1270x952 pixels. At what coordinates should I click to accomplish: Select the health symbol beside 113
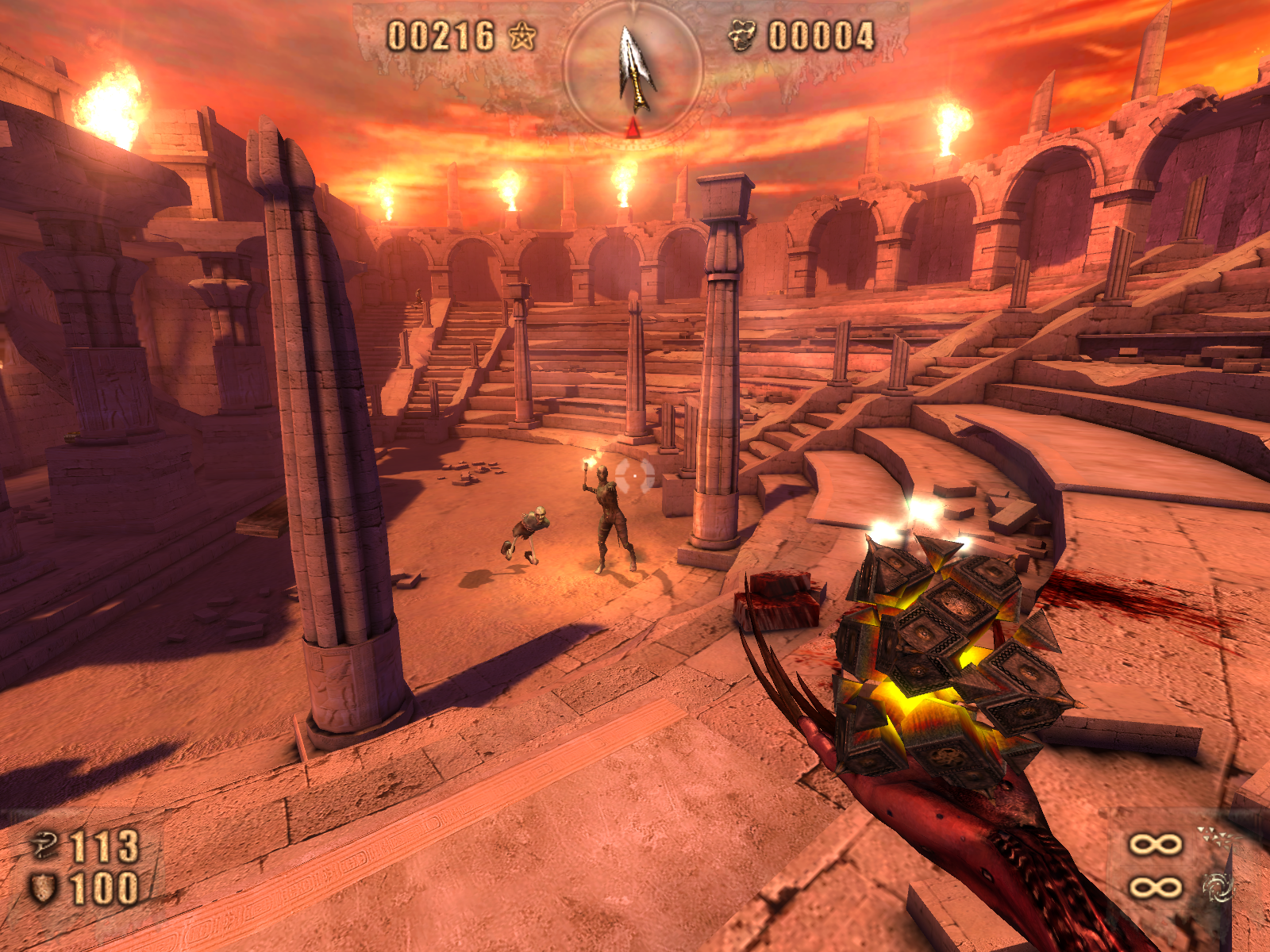(x=44, y=844)
